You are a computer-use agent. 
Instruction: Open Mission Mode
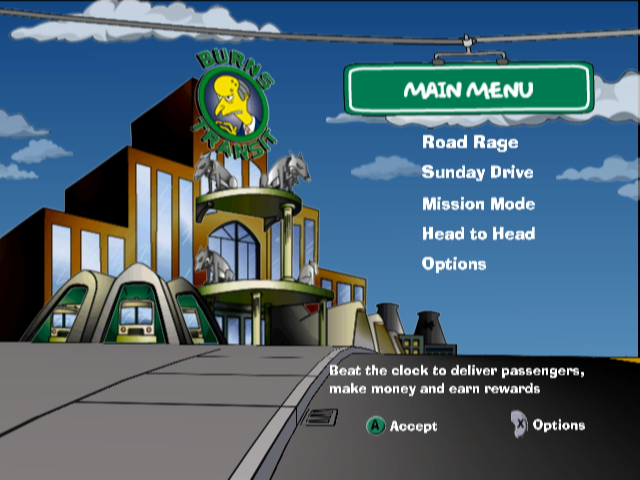478,203
